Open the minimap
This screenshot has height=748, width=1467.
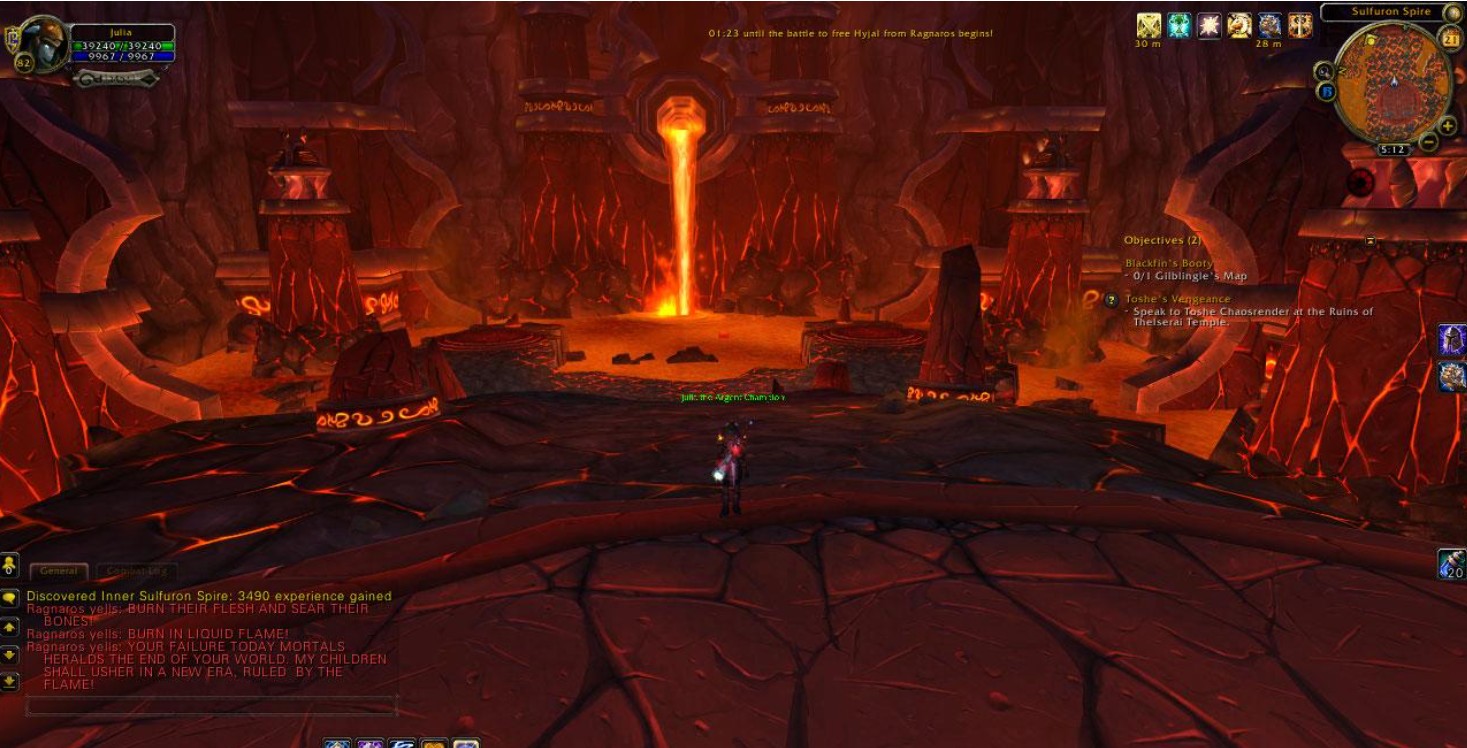(x=1393, y=82)
